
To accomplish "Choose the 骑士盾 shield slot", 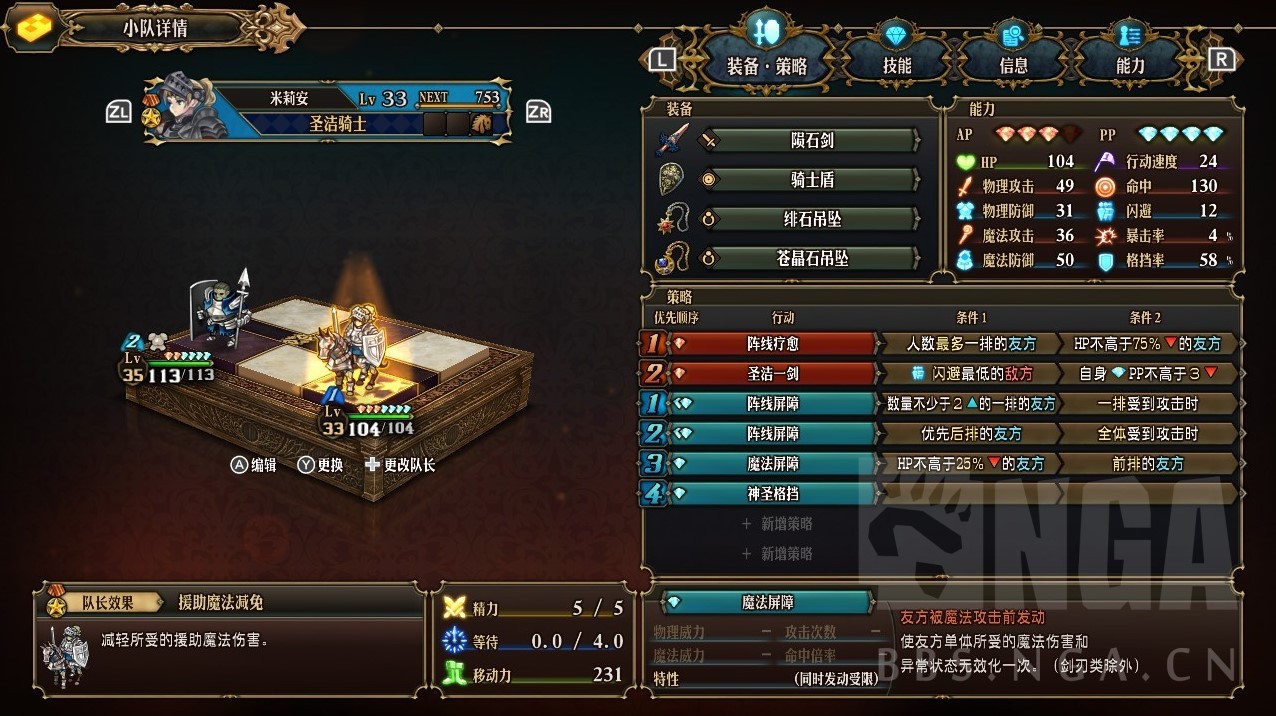I will point(811,180).
